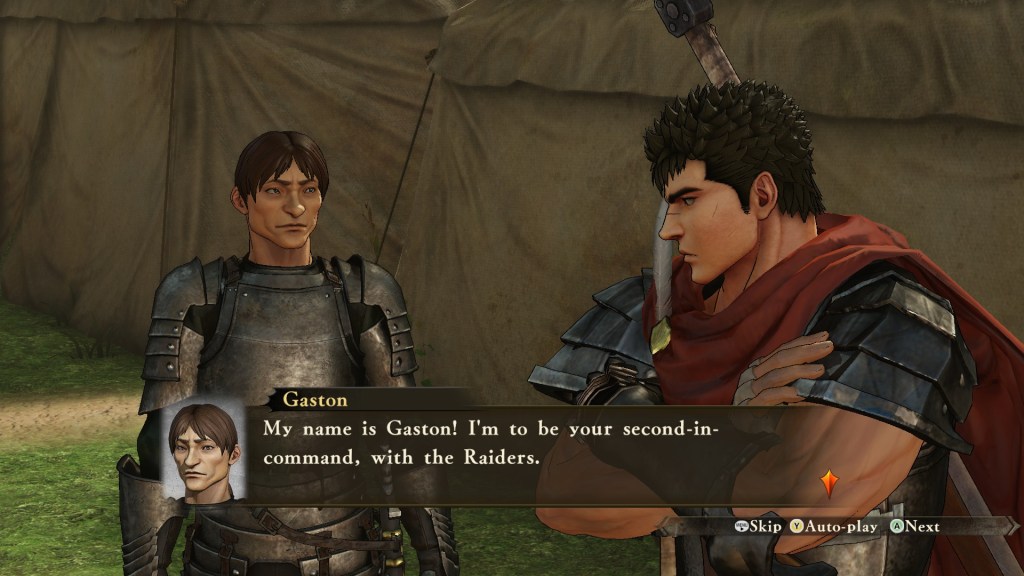Viewport: 1024px width, 576px height.
Task: Enable Auto-play for the dialogue
Action: click(833, 527)
